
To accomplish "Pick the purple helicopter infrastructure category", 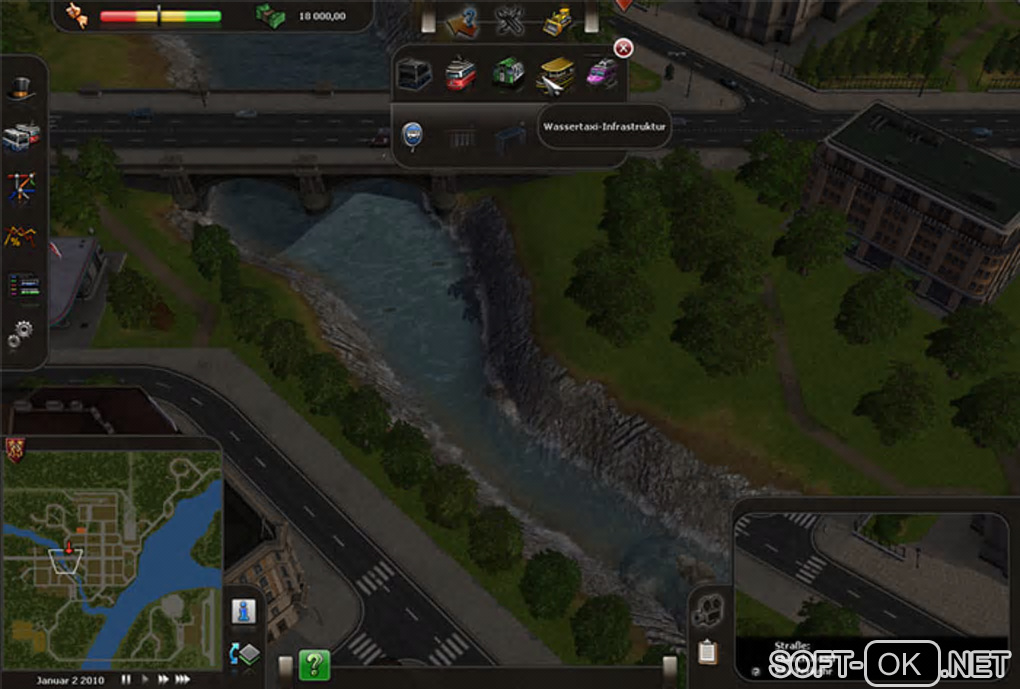I will [602, 74].
